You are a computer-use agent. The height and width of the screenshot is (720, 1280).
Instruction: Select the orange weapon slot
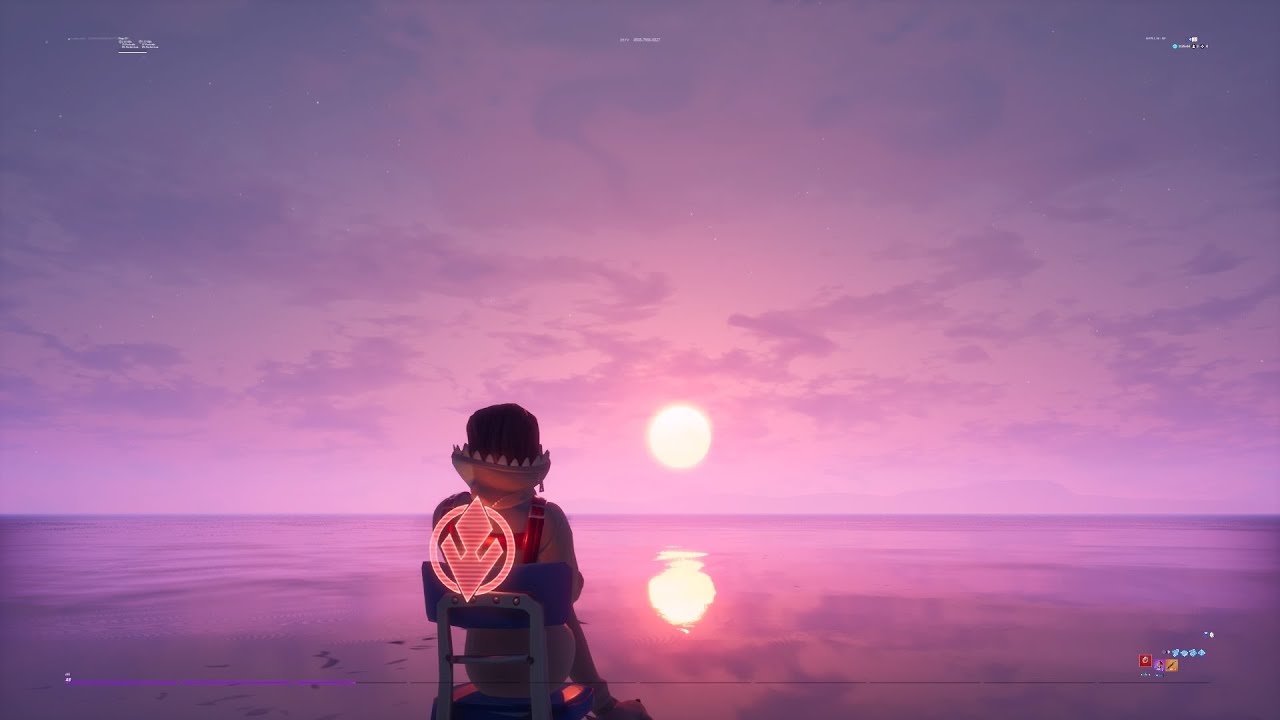(1172, 665)
